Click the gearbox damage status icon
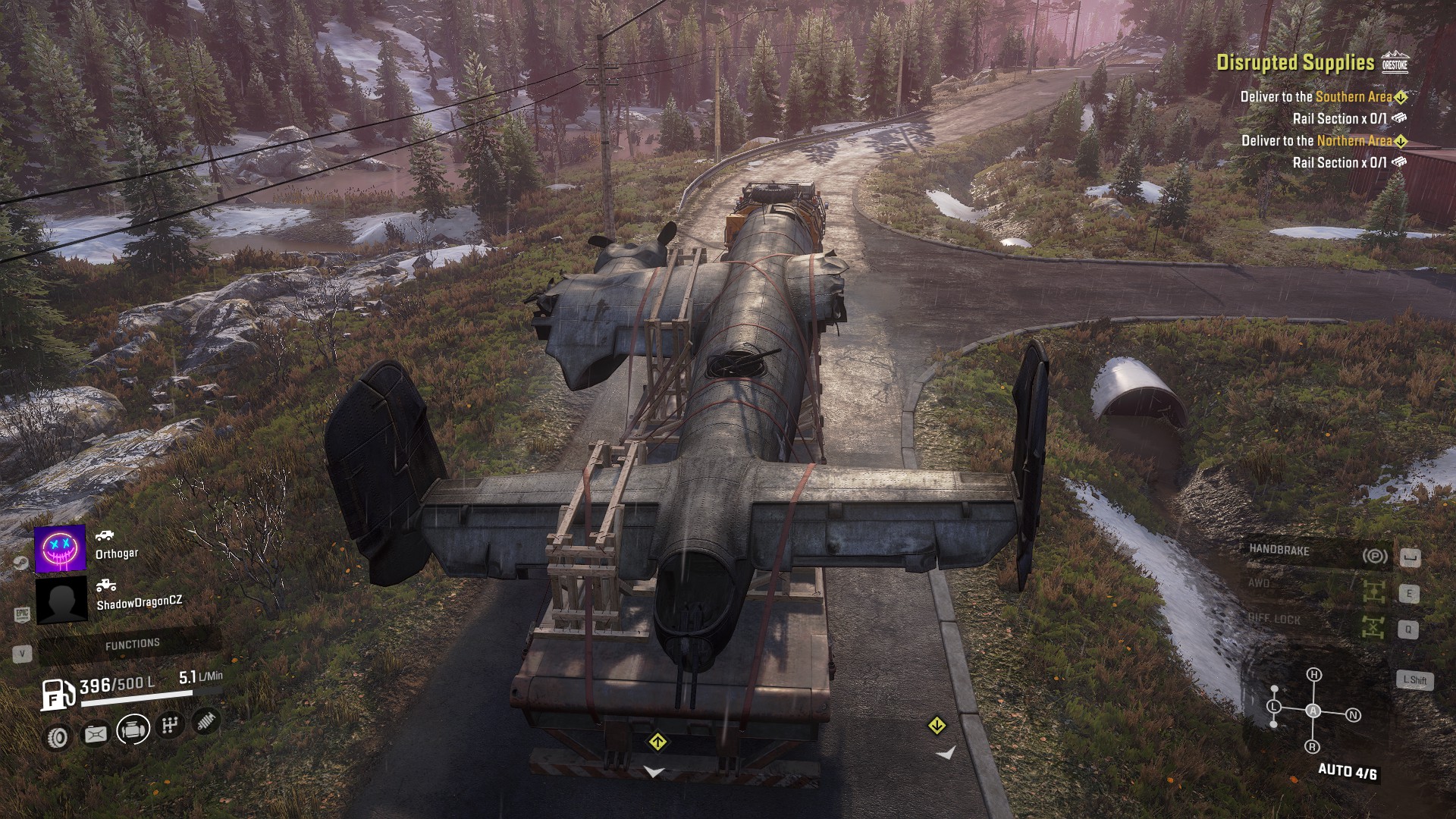Image resolution: width=1456 pixels, height=819 pixels. pyautogui.click(x=170, y=726)
